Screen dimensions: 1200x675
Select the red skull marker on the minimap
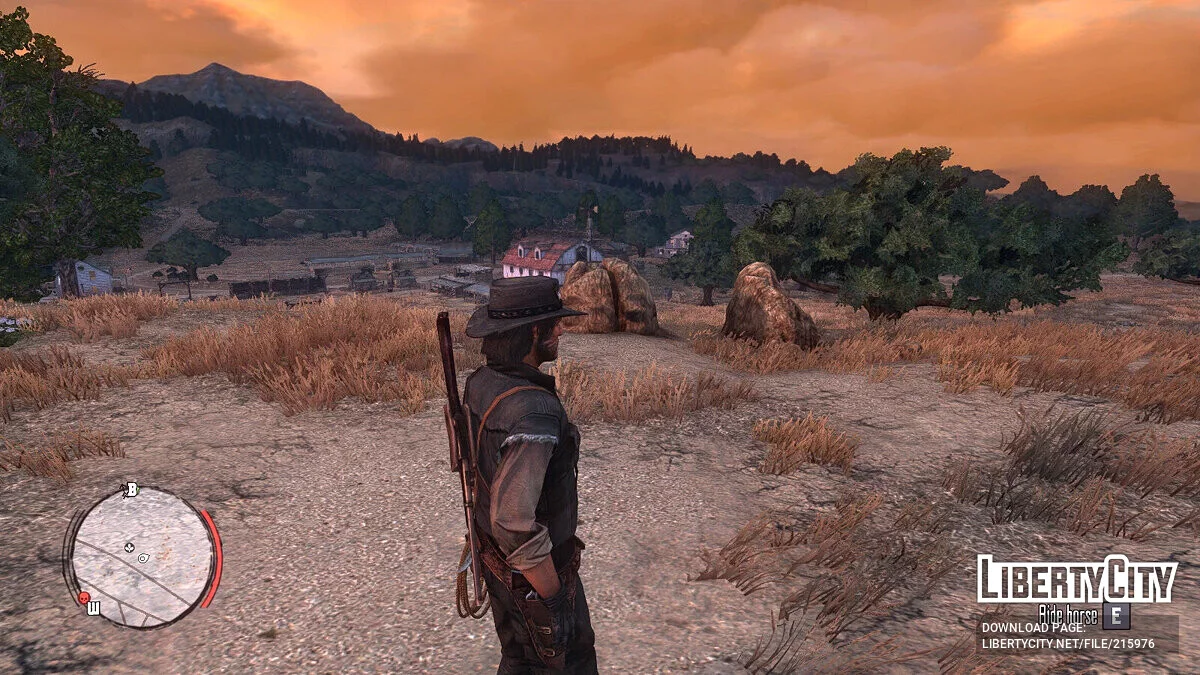pyautogui.click(x=84, y=598)
